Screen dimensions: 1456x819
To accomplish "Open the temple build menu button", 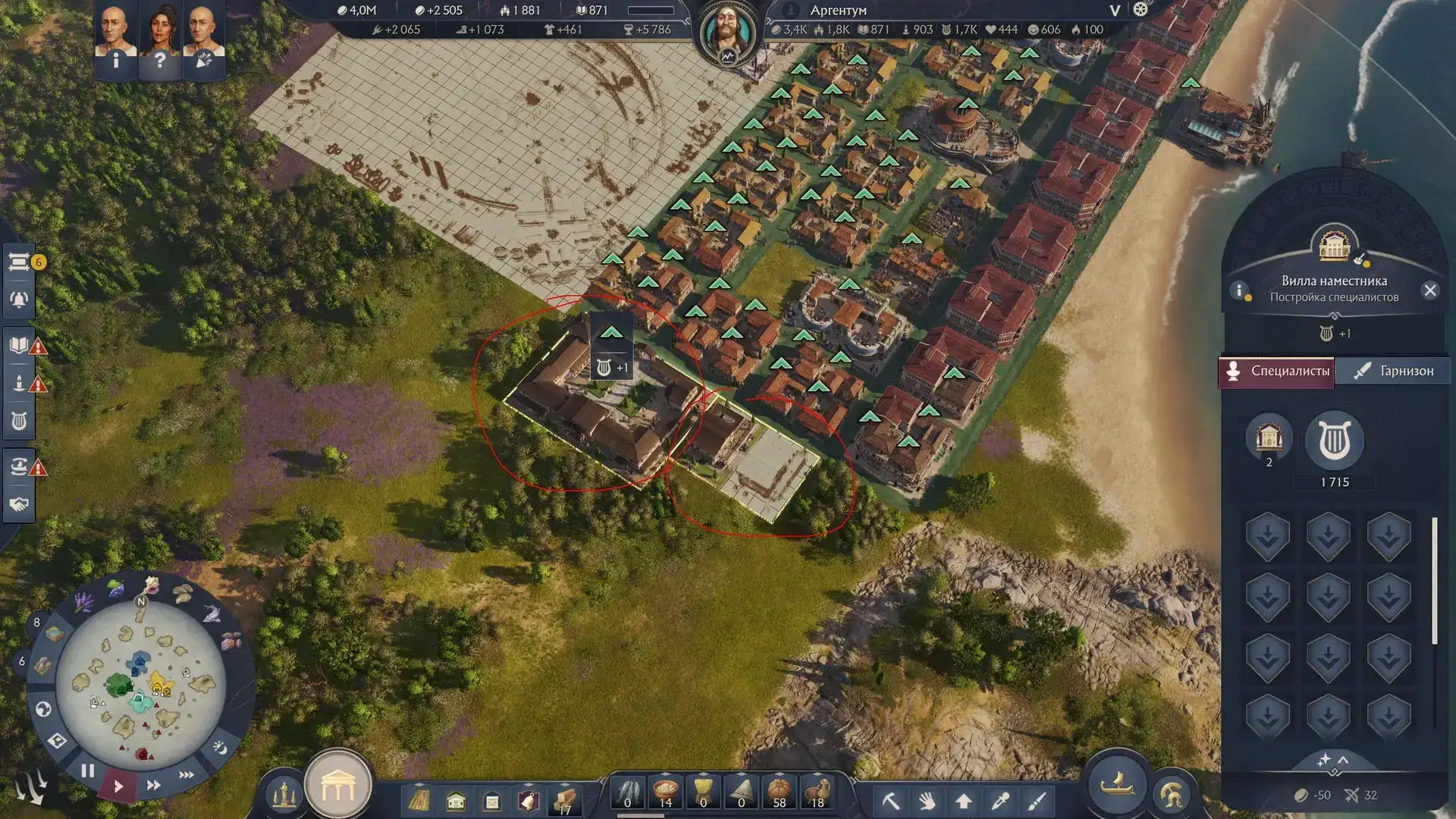I will coord(338,789).
